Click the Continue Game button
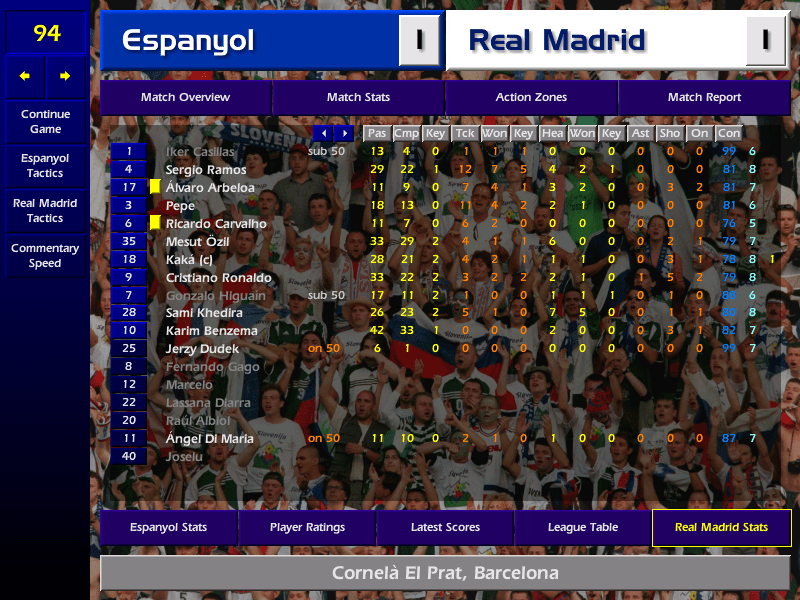 point(45,121)
